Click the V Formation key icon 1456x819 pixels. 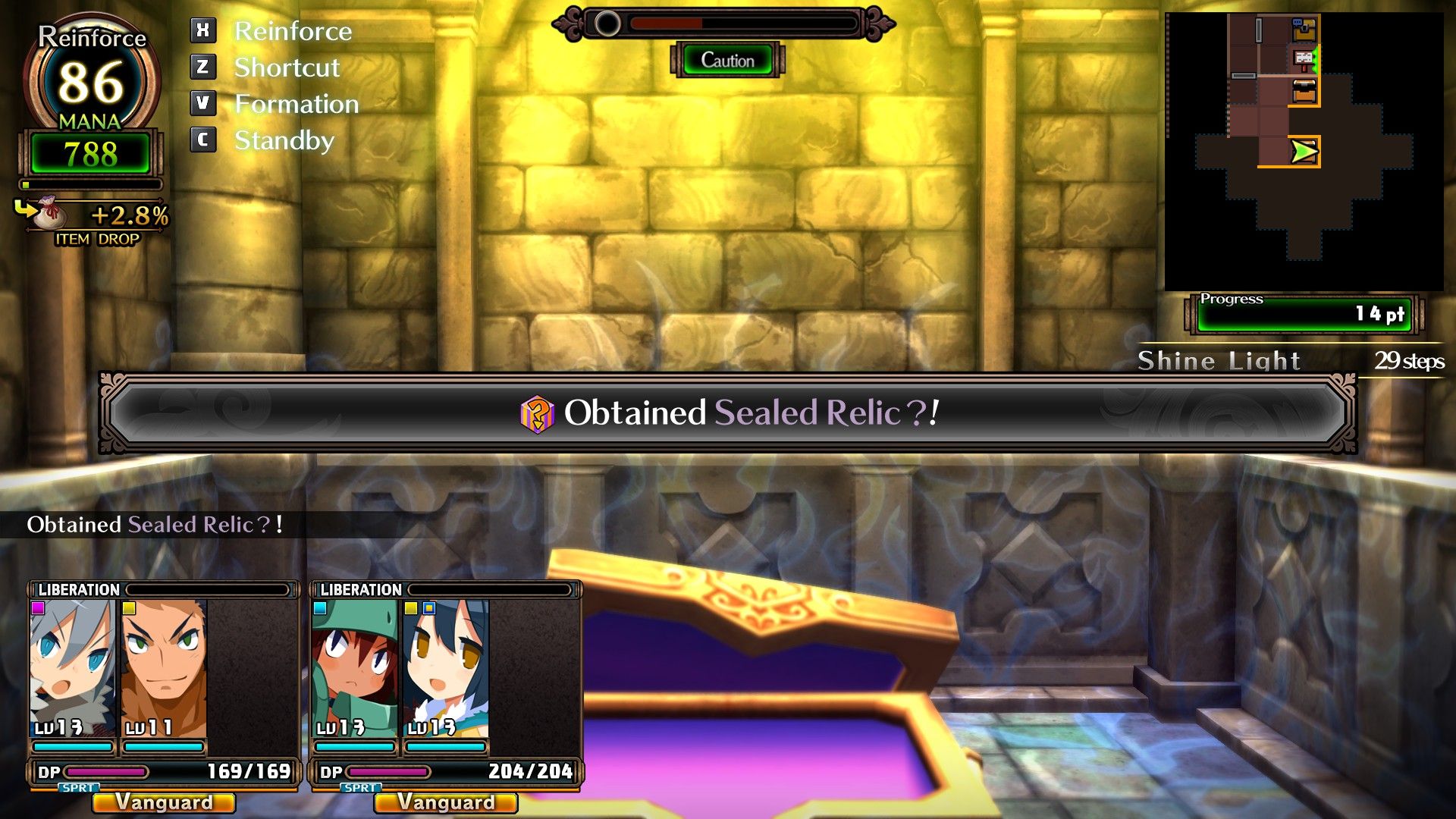(x=202, y=104)
